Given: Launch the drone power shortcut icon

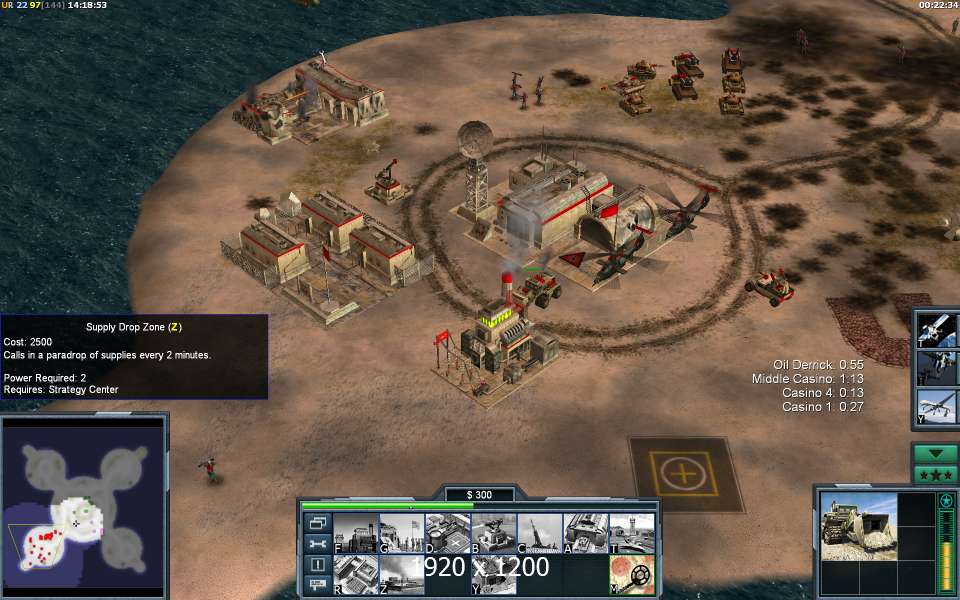Looking at the screenshot, I should click(x=938, y=406).
